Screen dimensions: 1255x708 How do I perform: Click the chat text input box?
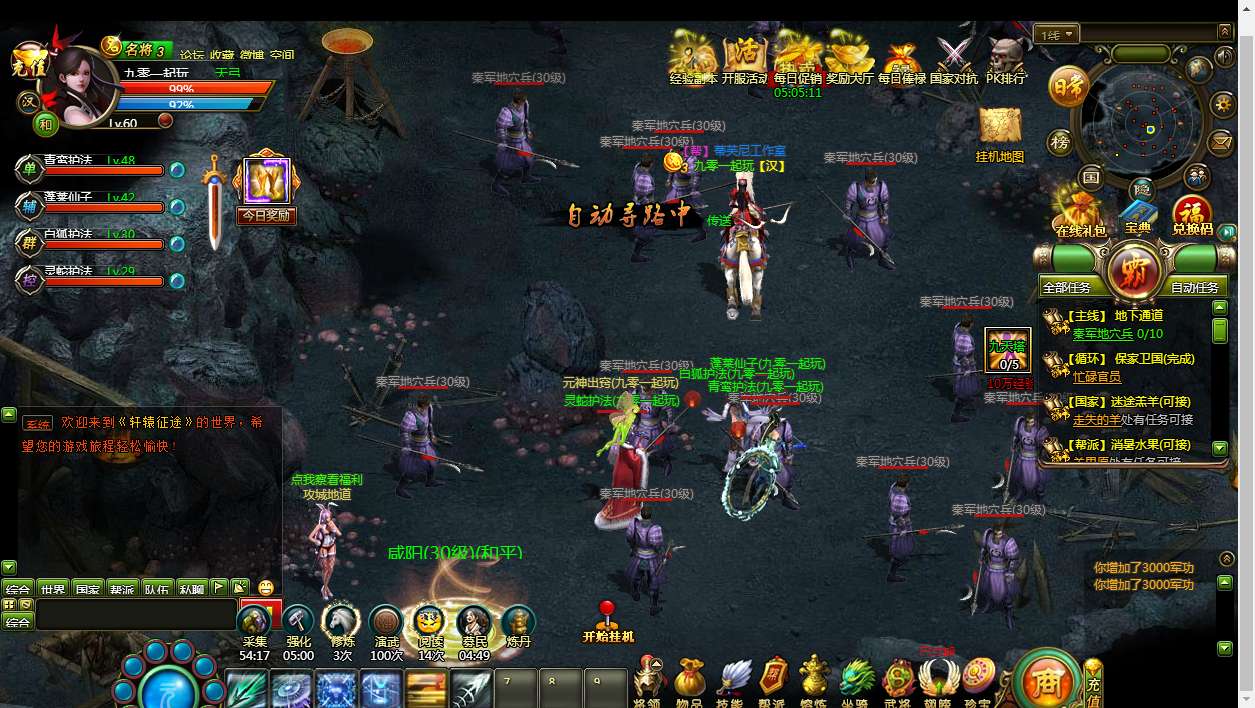(135, 614)
